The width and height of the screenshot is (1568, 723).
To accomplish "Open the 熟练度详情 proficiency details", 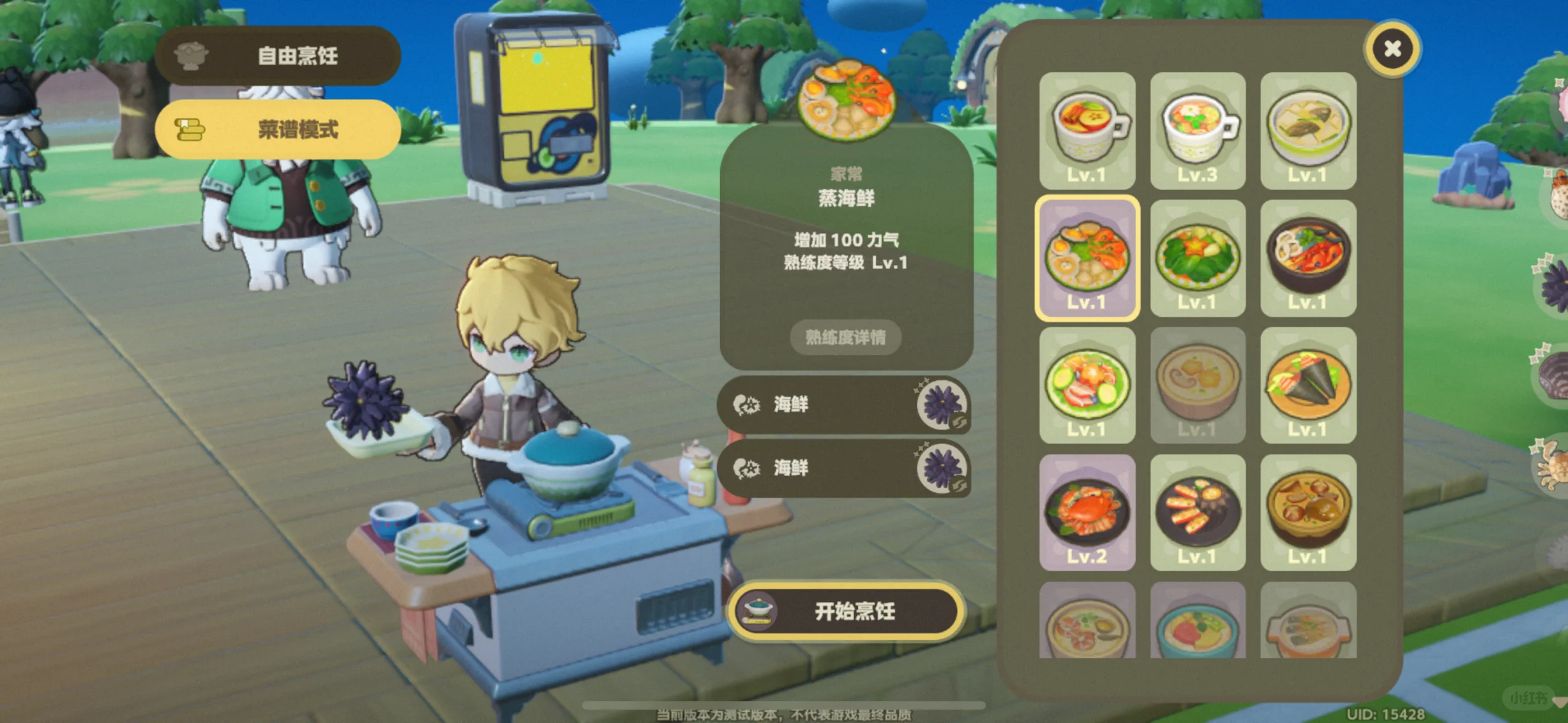I will pyautogui.click(x=845, y=338).
